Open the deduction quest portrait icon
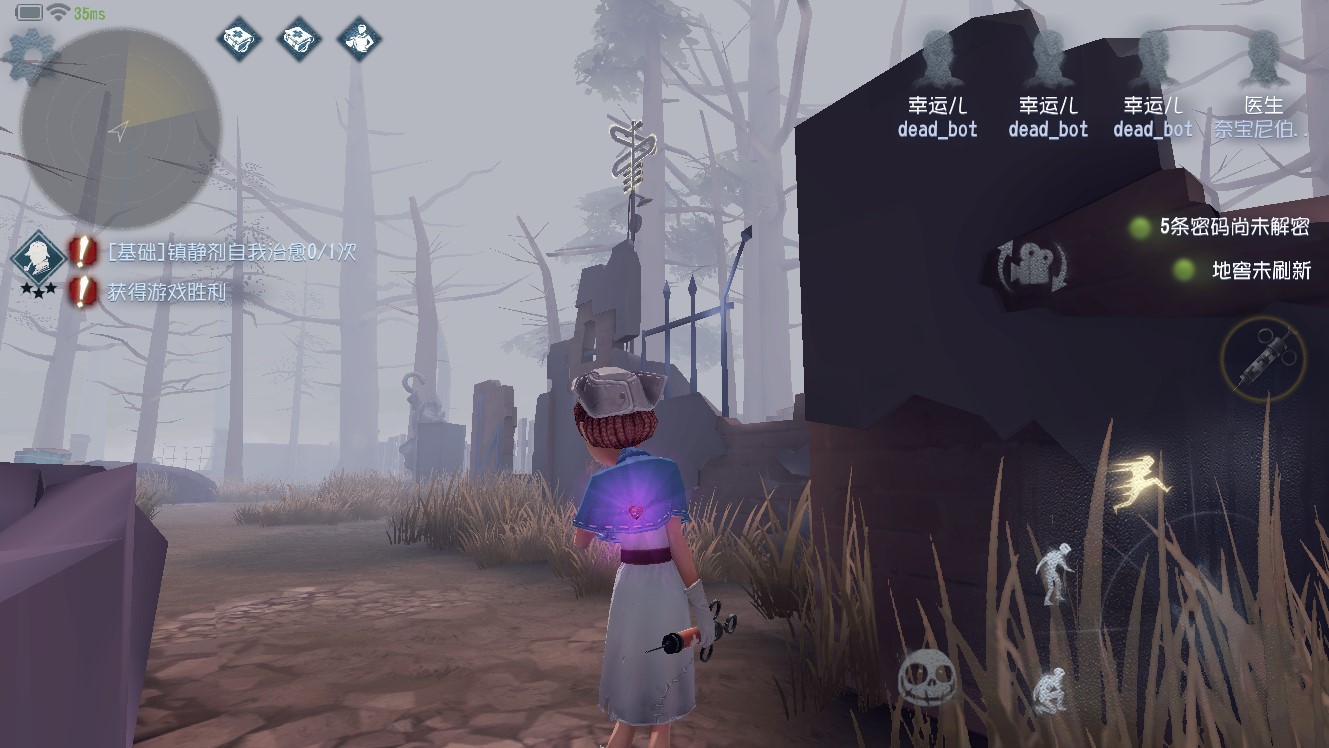Screen dimensions: 1329x748 [38, 257]
